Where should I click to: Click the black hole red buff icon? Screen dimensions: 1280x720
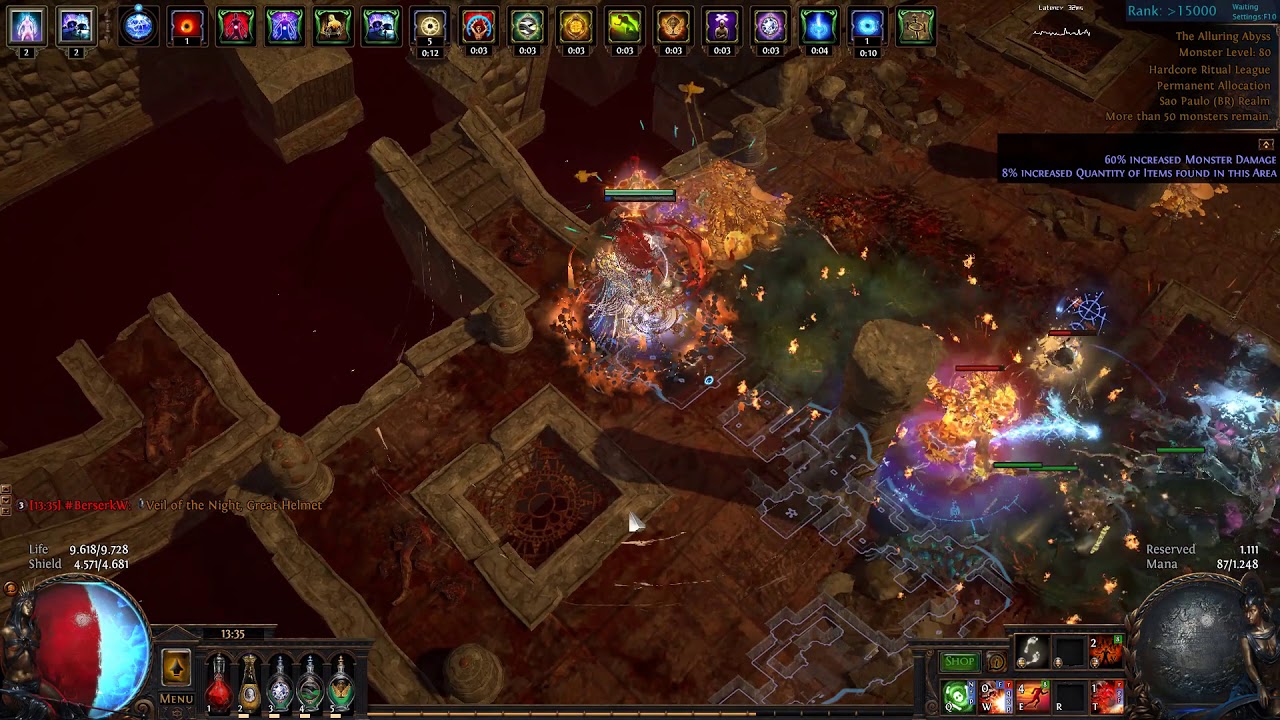(186, 26)
